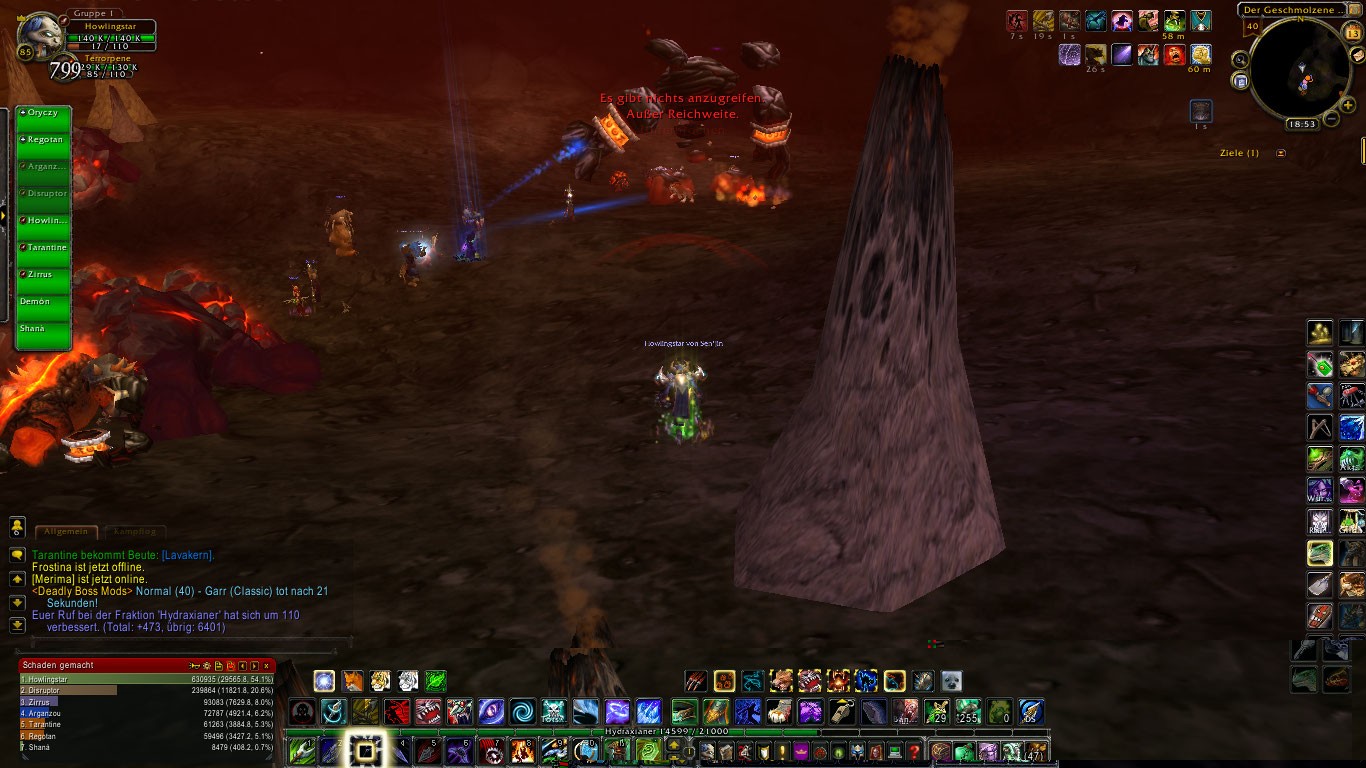The width and height of the screenshot is (1366, 768).
Task: Click the minimap clock showing 18:53
Action: (1301, 125)
